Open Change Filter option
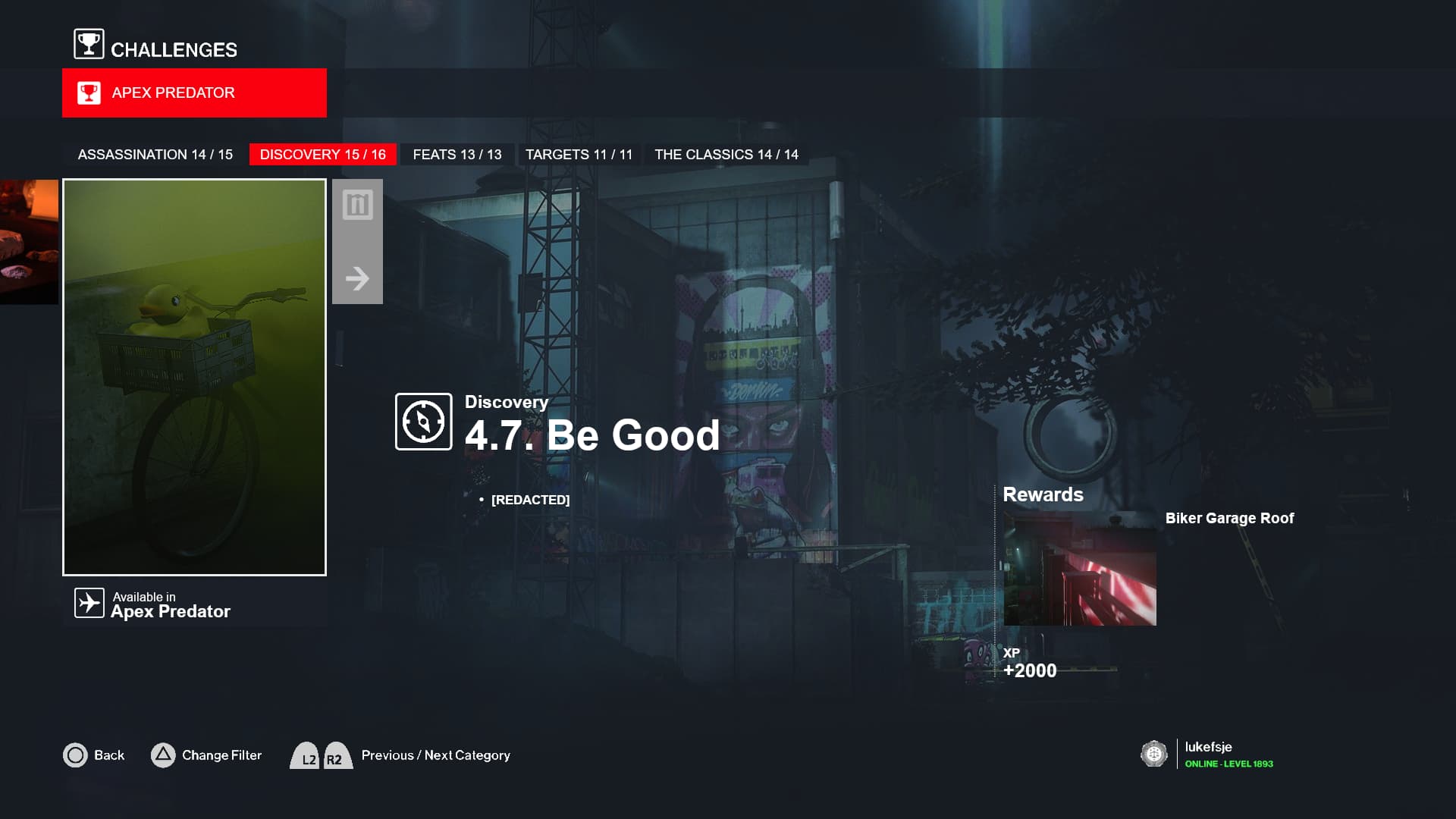 coord(221,755)
